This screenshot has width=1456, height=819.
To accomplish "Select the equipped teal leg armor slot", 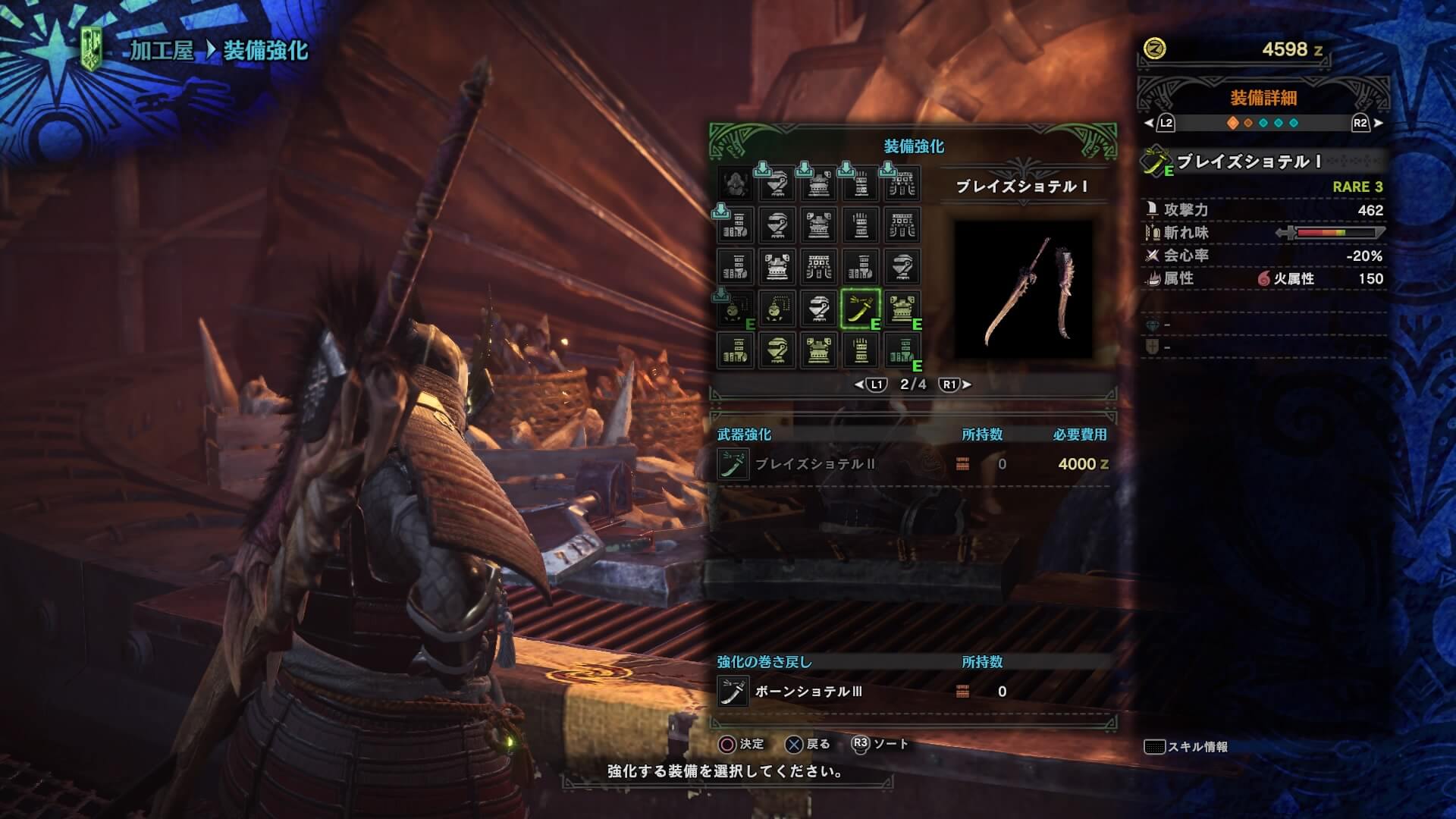I will [x=902, y=350].
